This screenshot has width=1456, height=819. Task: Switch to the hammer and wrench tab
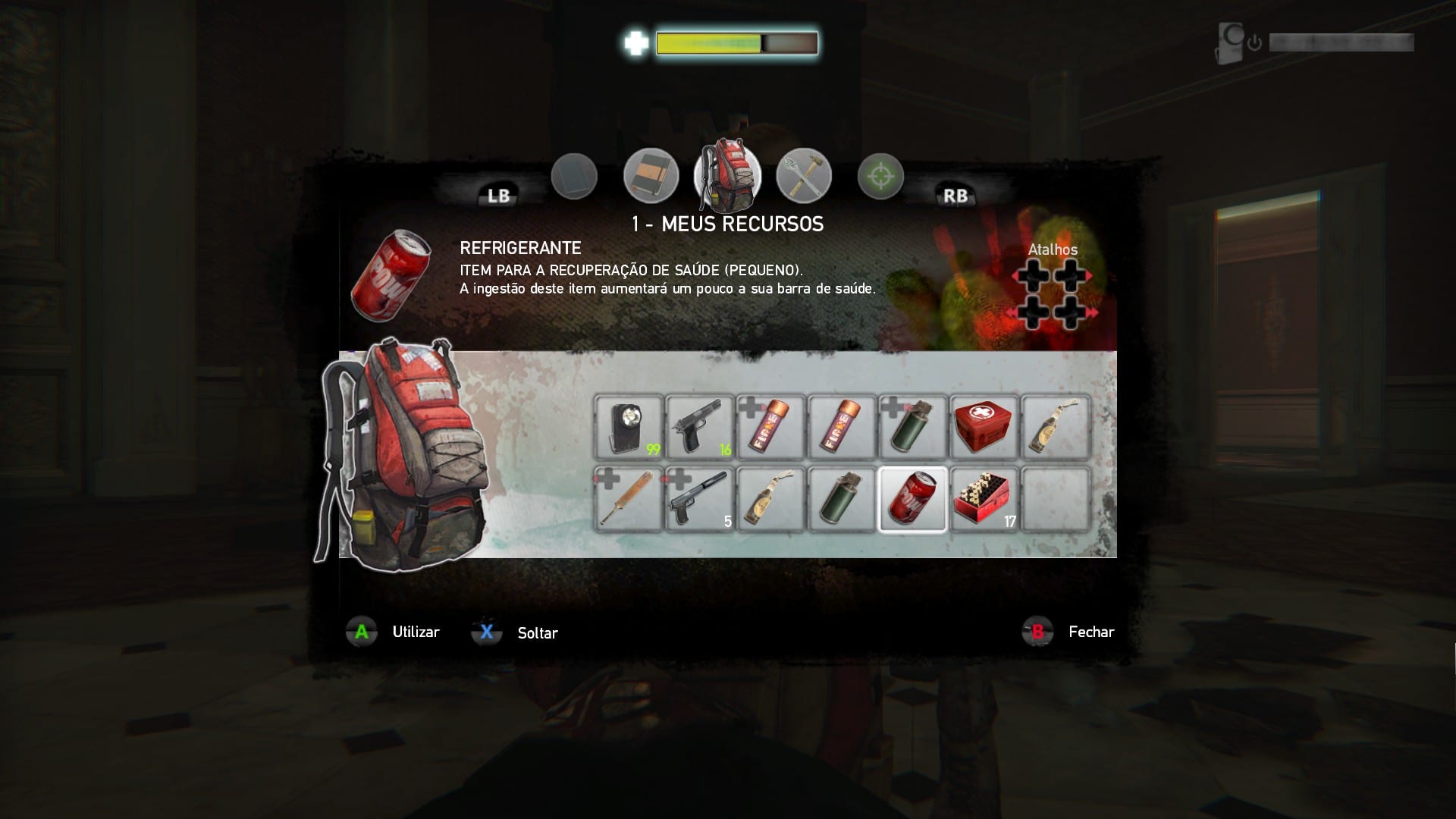pyautogui.click(x=804, y=176)
